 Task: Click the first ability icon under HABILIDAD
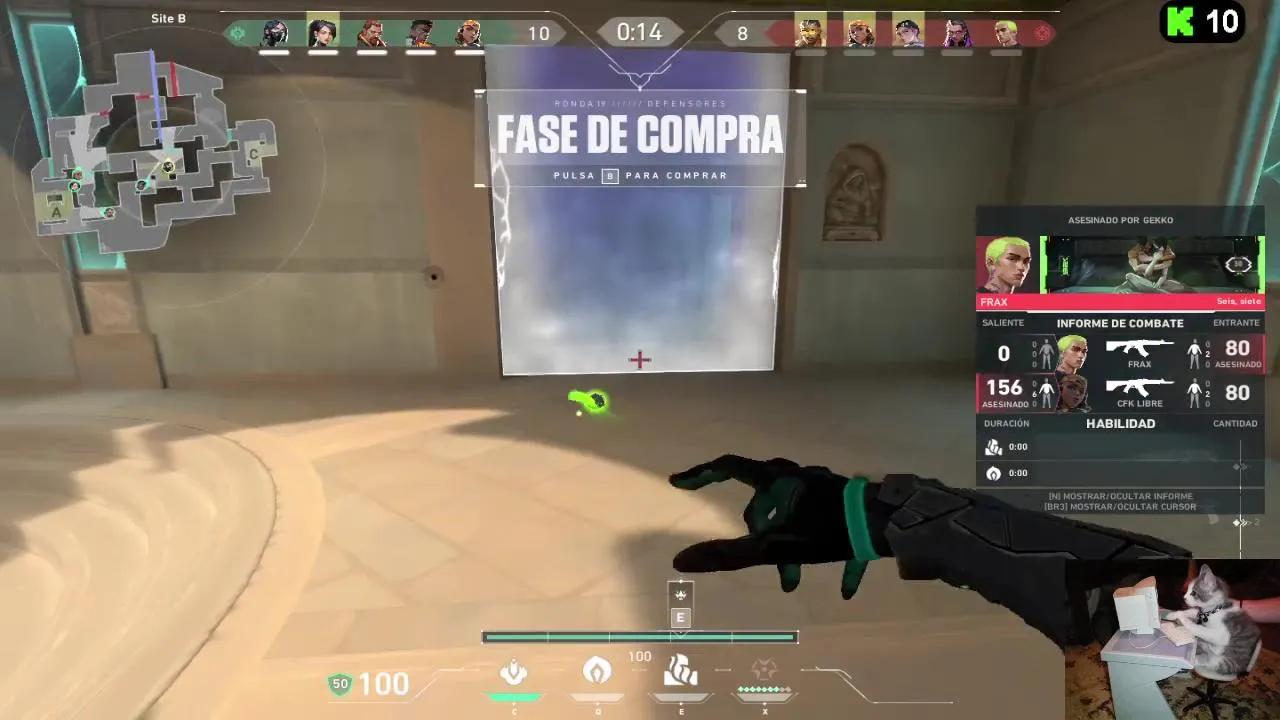993,447
